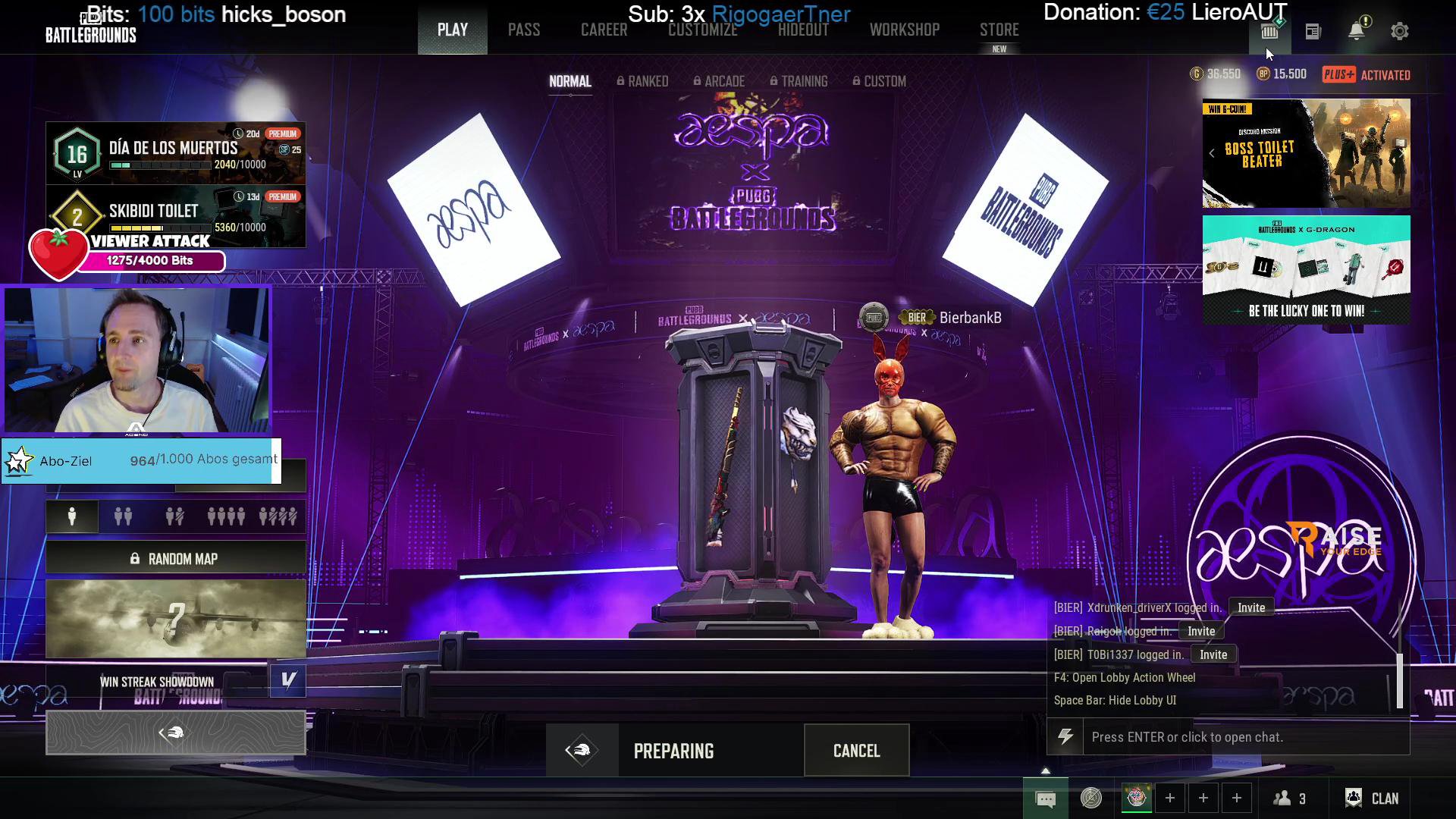Open the Día de los Muertos pass
Screen dimensions: 1456x819
[x=176, y=153]
